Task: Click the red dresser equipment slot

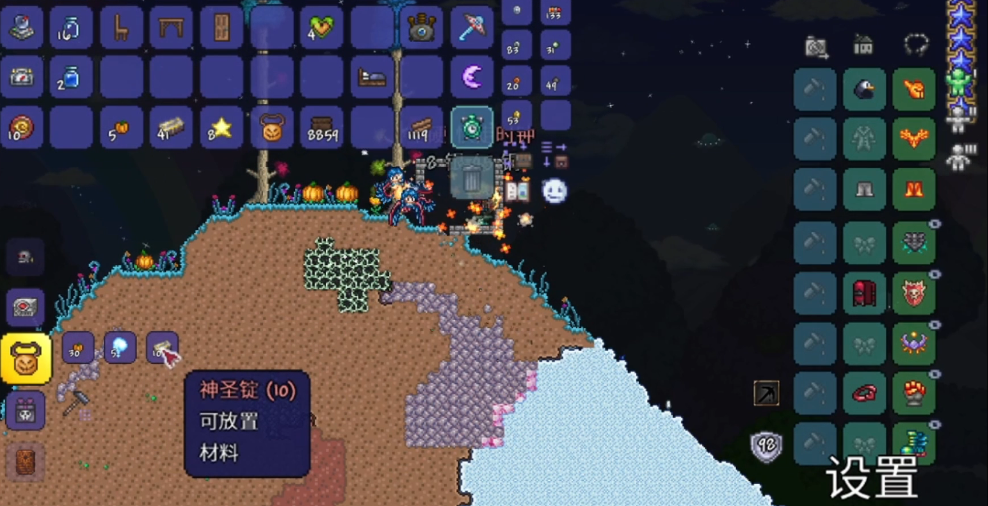Action: [864, 294]
